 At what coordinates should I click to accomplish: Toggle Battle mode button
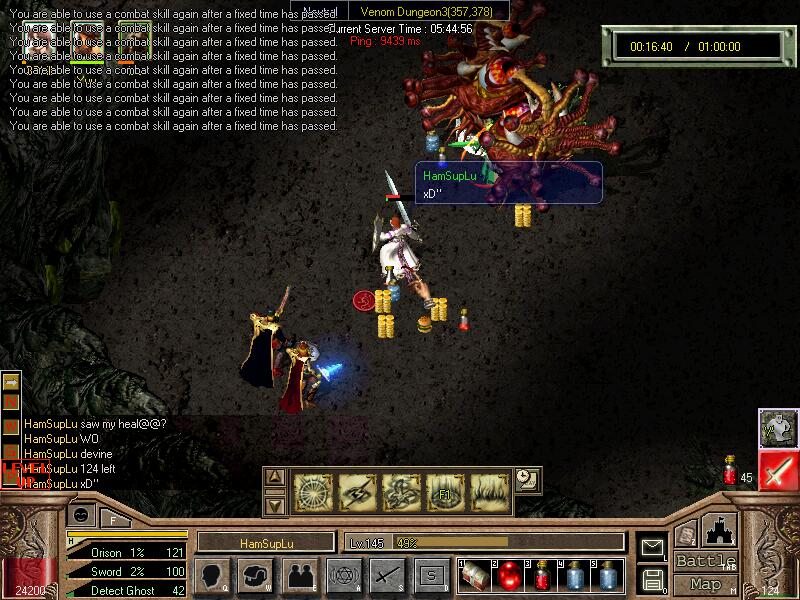(x=706, y=561)
